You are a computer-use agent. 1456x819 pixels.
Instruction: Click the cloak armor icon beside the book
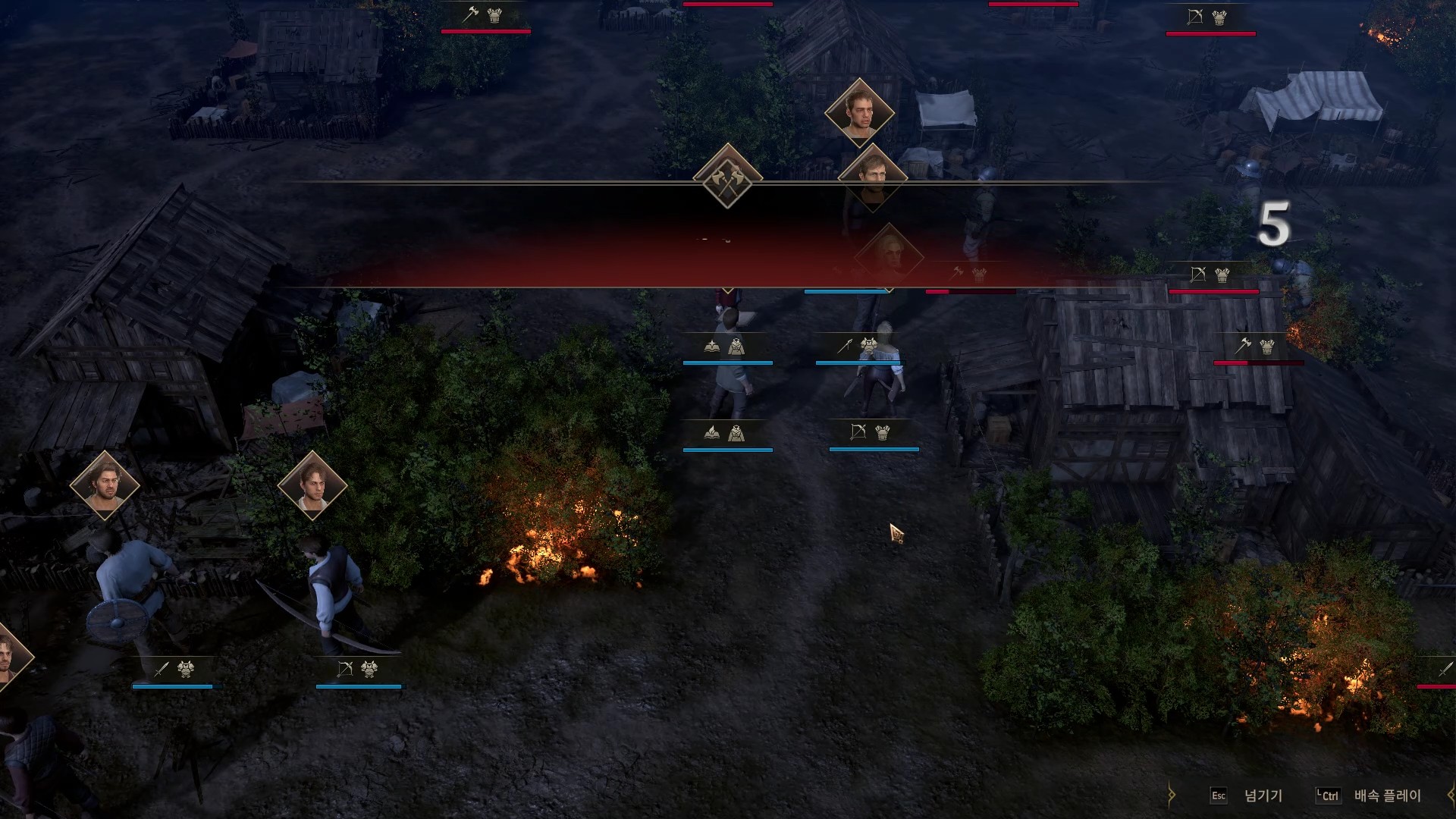coord(738,345)
